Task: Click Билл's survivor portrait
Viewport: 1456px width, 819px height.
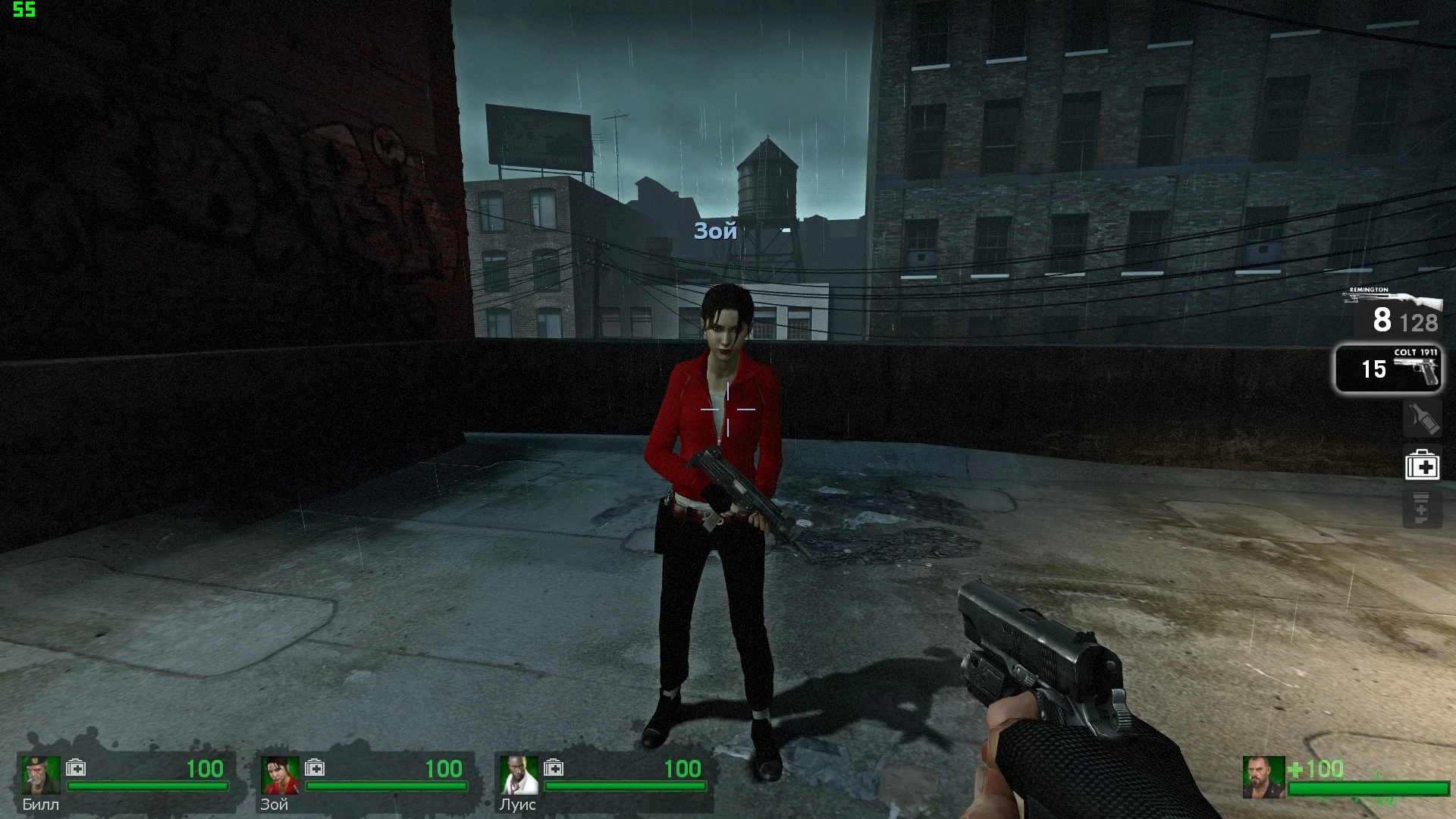Action: coord(39,774)
